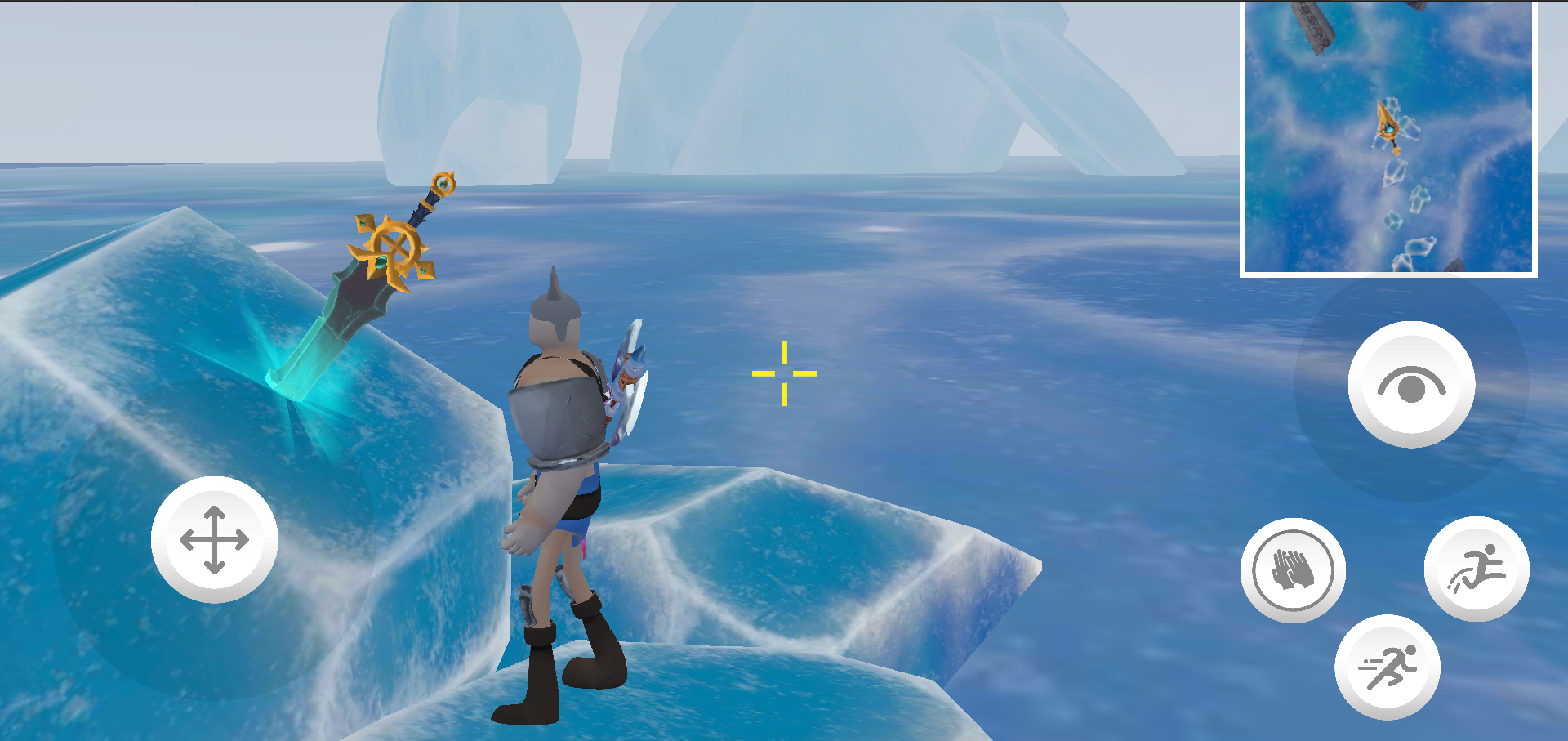Screen dimensions: 1568x741
Task: Click the yellow crosshair at screen center
Action: (x=784, y=372)
